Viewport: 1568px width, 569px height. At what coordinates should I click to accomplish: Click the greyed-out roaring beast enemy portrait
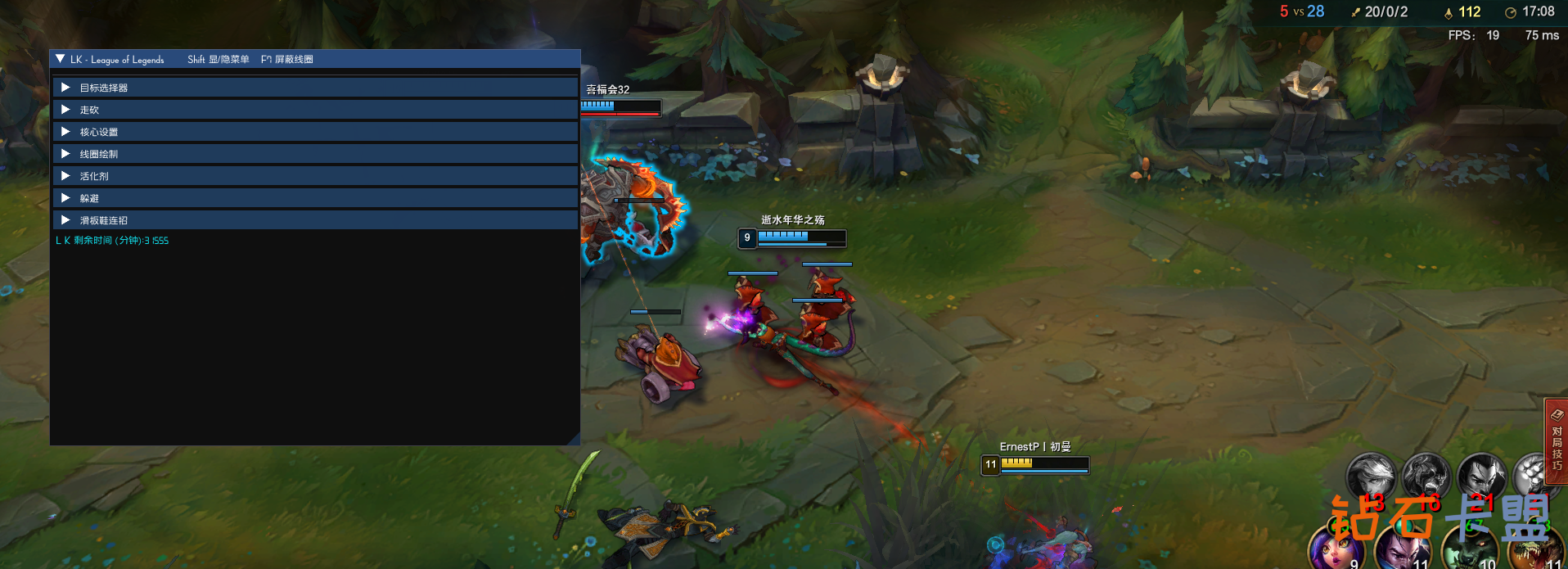click(x=1426, y=475)
